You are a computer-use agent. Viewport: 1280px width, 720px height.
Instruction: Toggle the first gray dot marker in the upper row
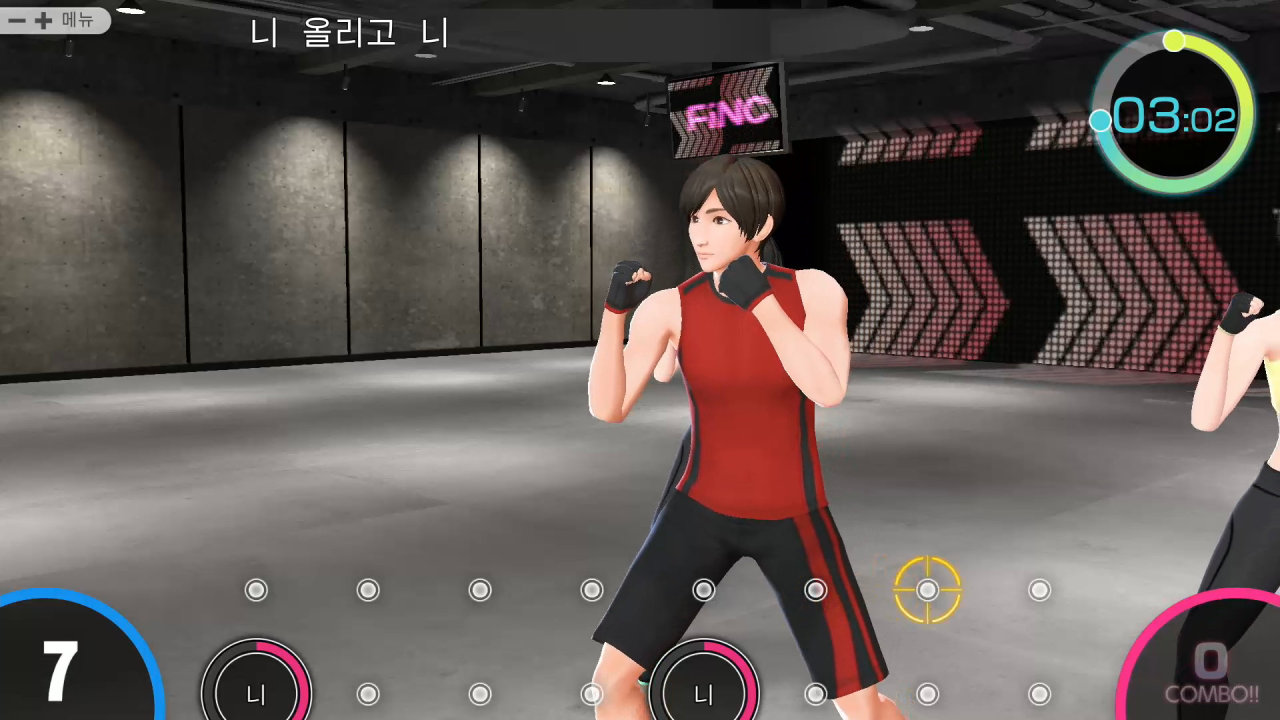point(256,590)
